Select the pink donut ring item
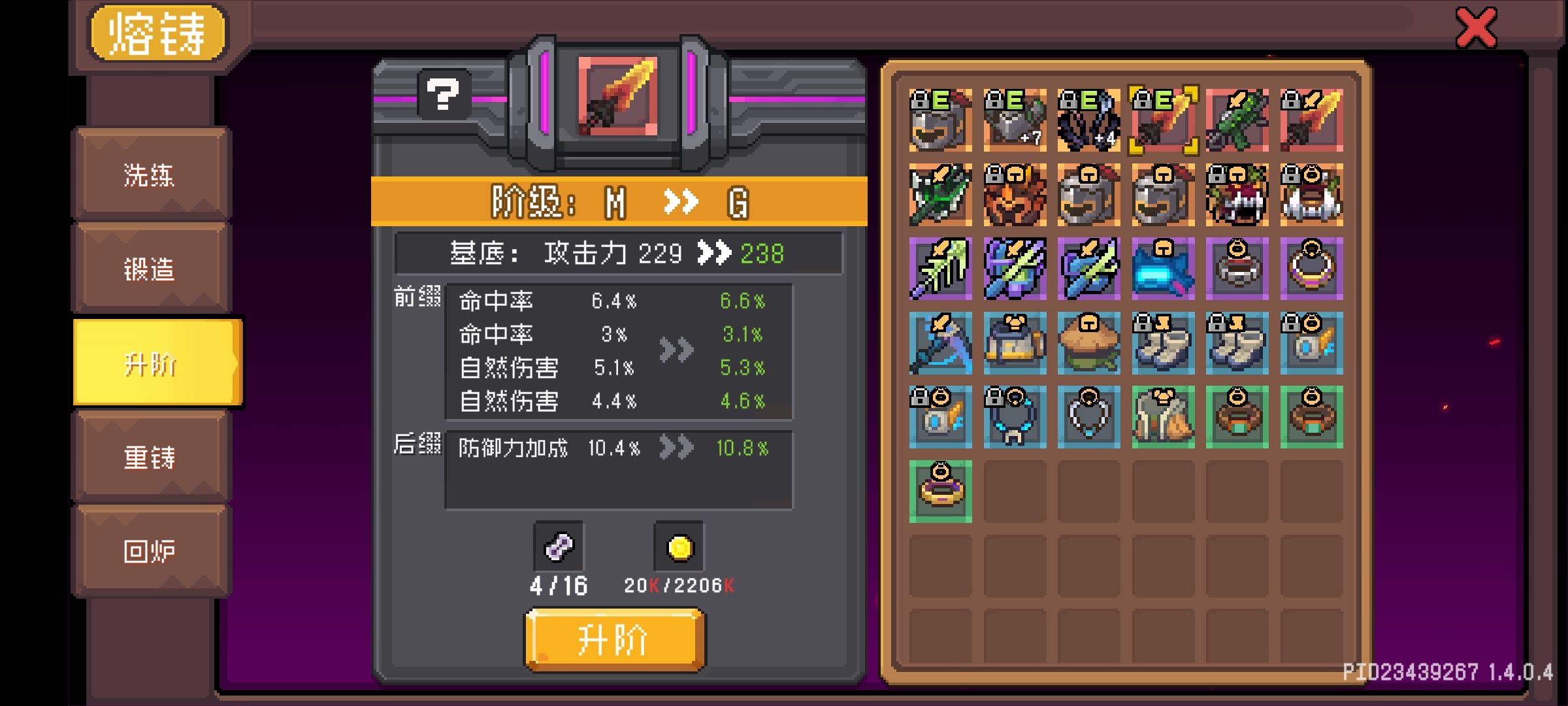The height and width of the screenshot is (706, 1568). 939,492
